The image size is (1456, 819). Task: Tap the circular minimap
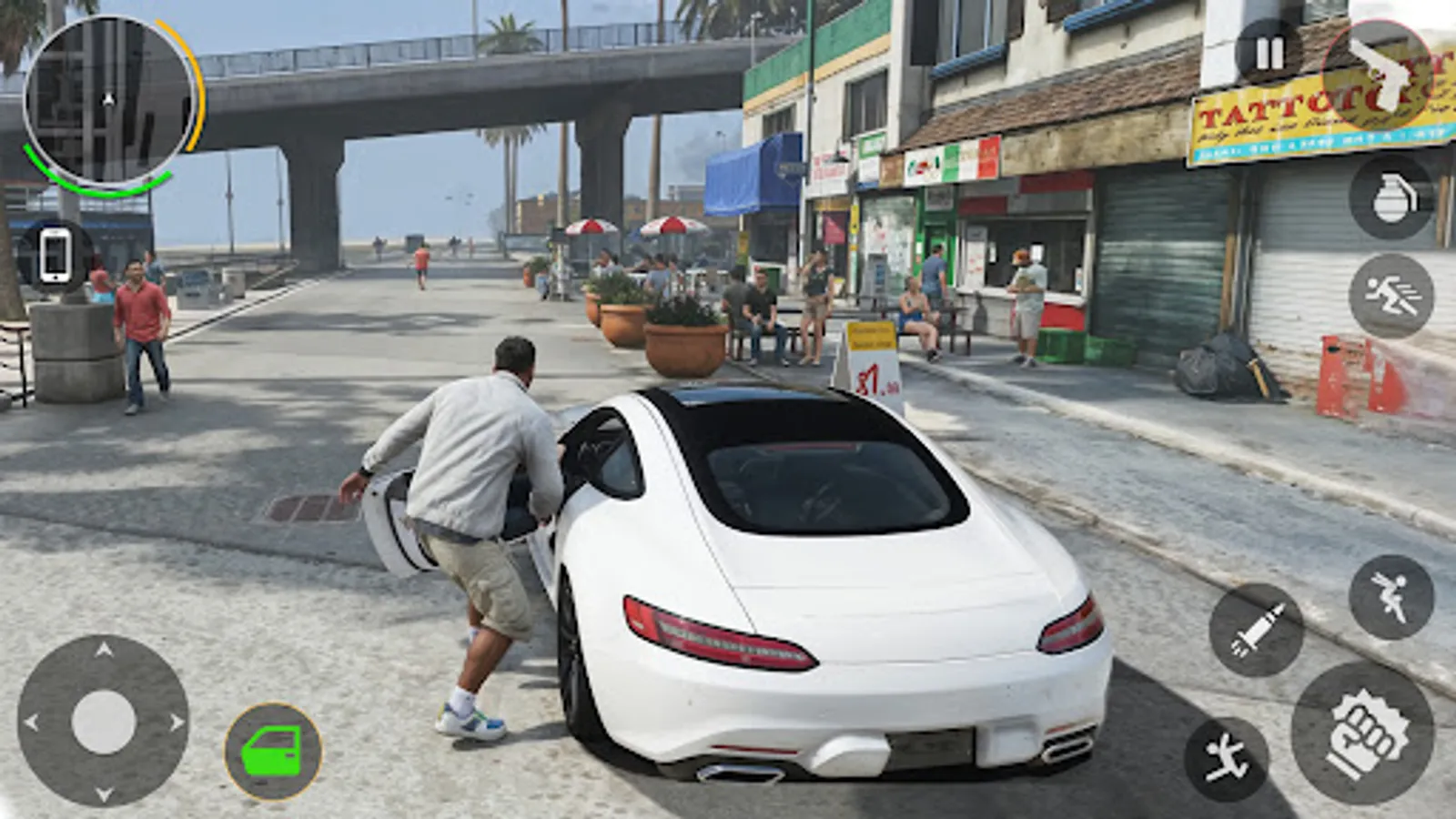coord(109,100)
